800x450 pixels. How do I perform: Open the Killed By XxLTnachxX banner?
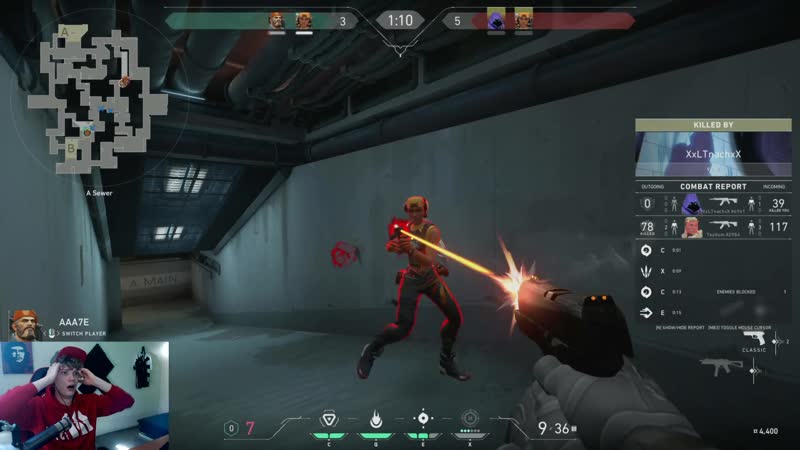click(713, 154)
